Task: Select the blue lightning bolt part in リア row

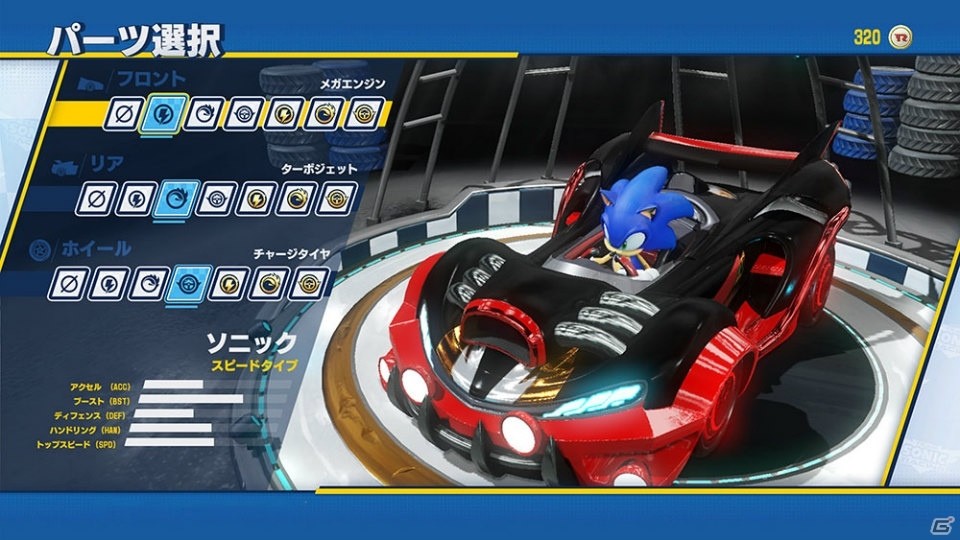Action: point(135,199)
